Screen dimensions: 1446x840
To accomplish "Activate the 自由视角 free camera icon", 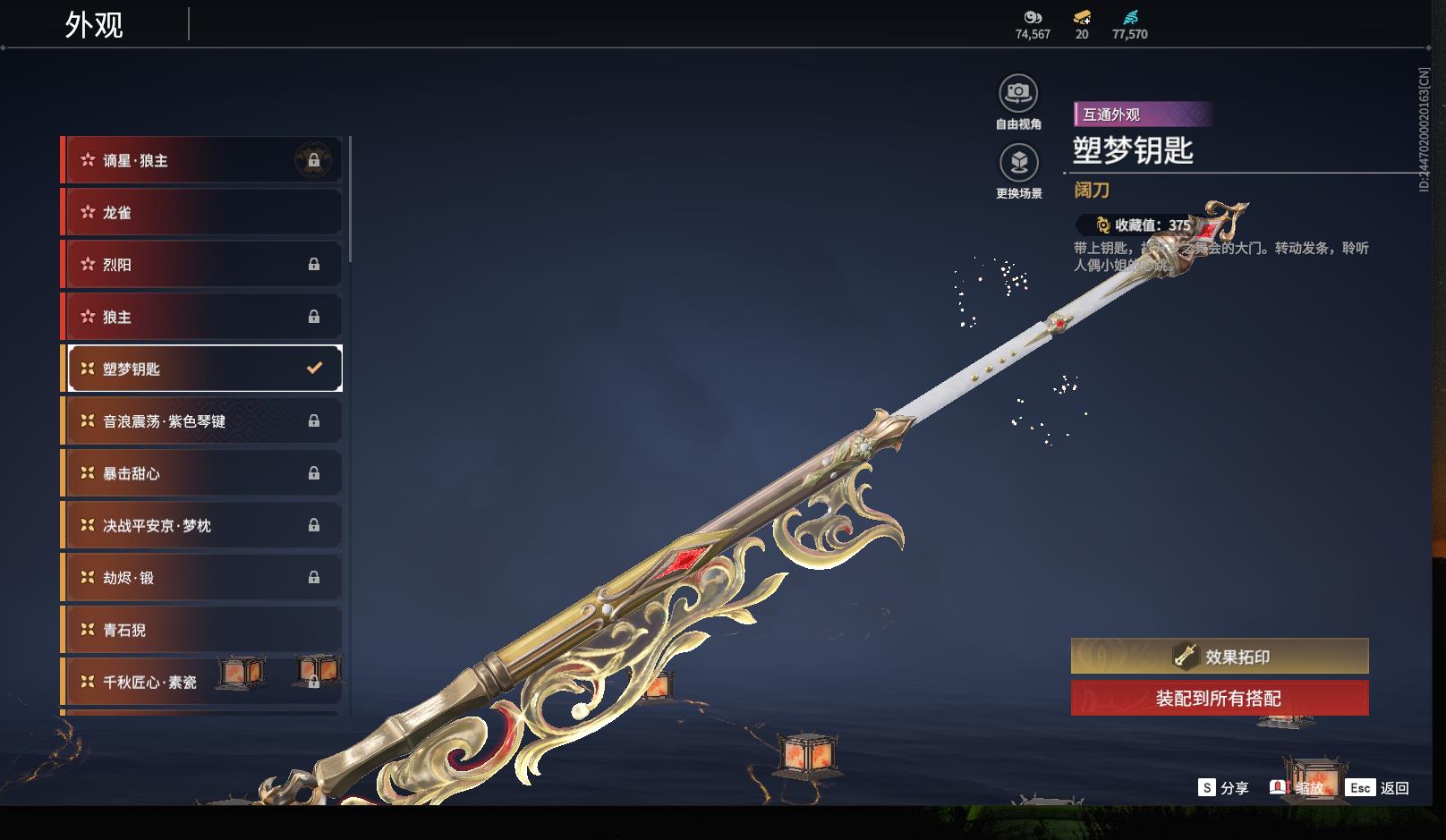I will coord(1018,94).
